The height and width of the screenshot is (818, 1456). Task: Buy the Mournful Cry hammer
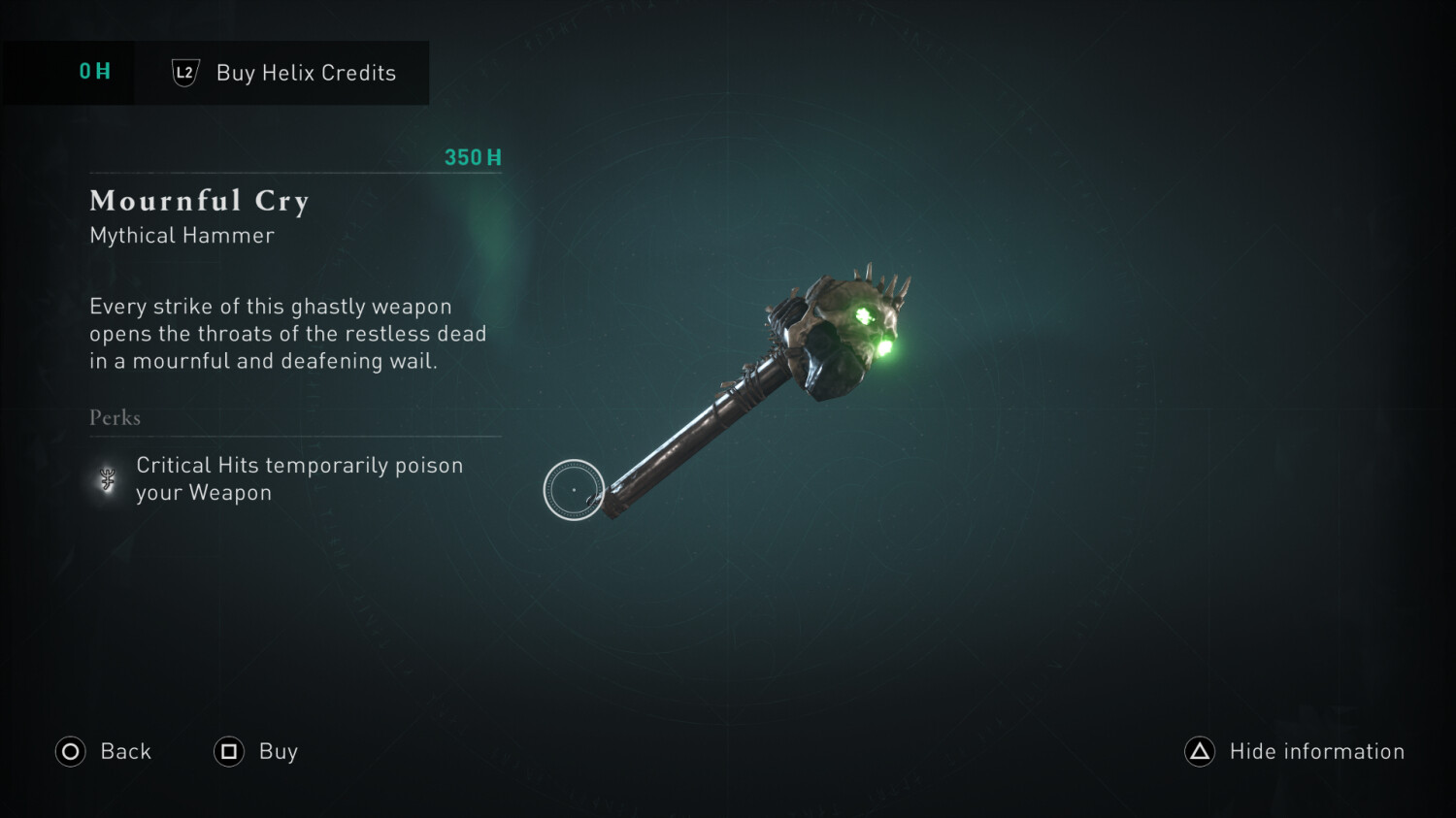256,752
